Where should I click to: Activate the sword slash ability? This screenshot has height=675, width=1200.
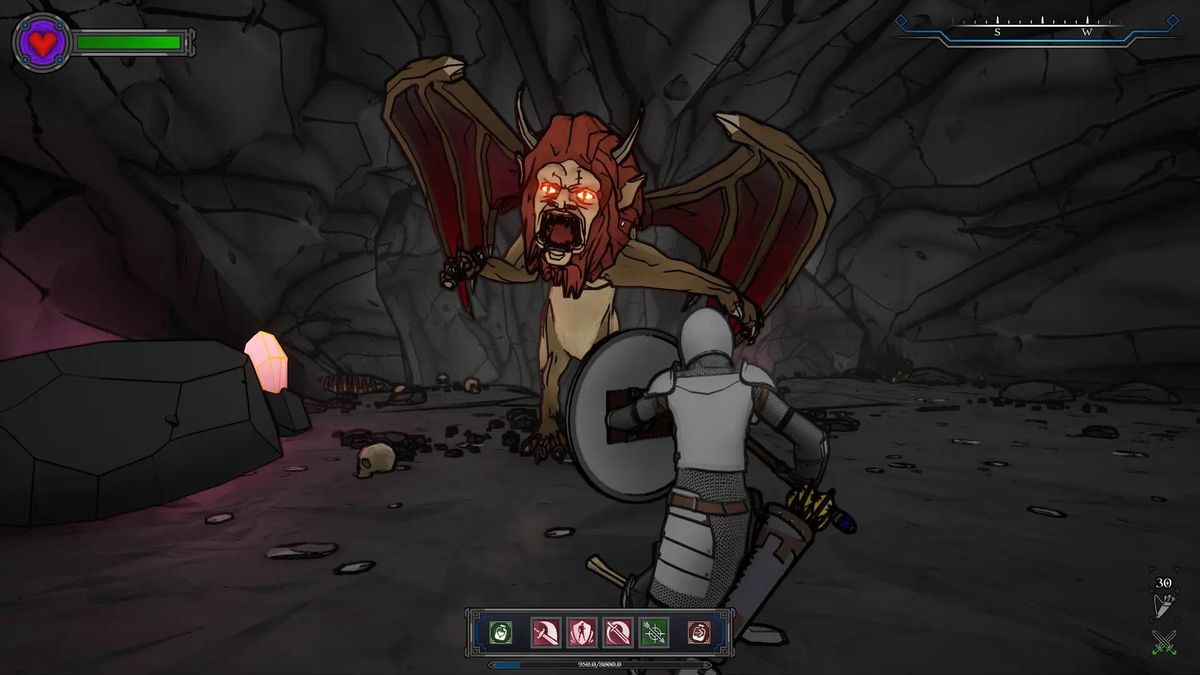coord(546,632)
